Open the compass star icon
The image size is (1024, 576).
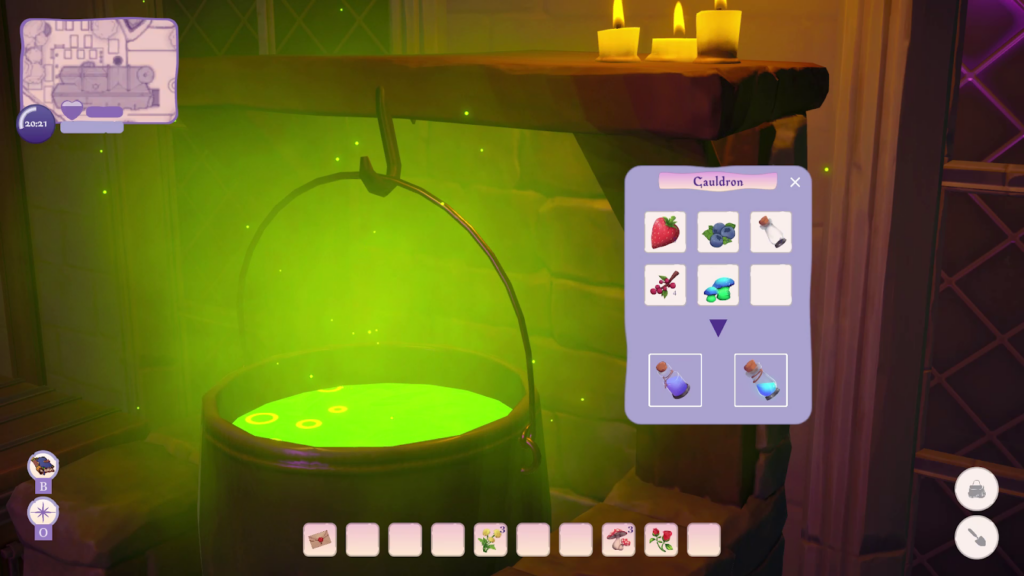pyautogui.click(x=43, y=511)
